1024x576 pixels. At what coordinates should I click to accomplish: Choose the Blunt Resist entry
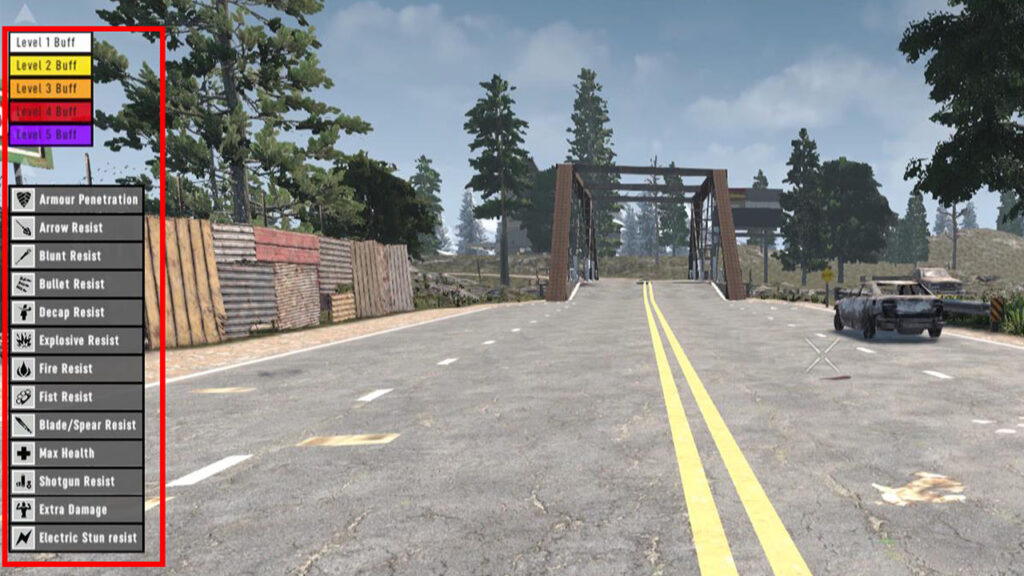tap(76, 256)
